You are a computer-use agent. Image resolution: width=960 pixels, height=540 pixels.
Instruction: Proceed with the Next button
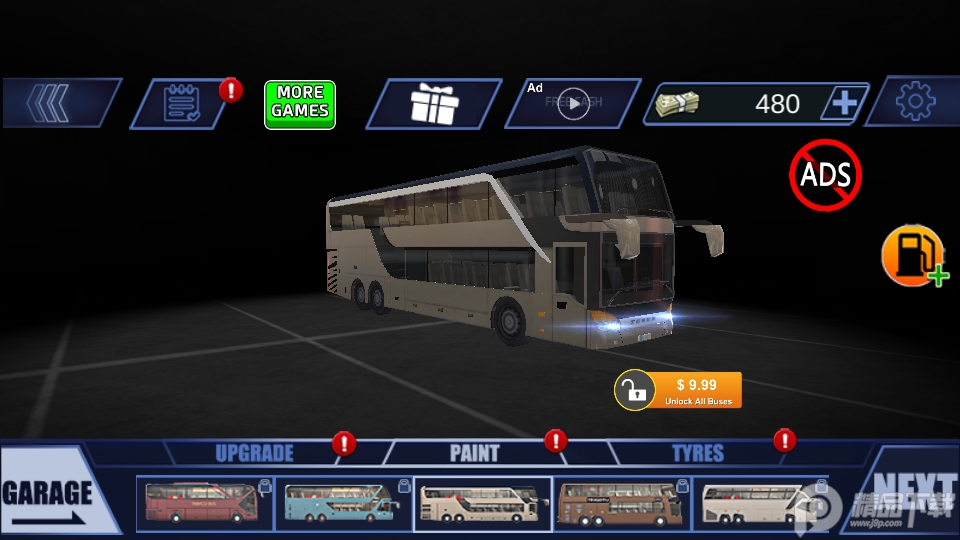(912, 494)
